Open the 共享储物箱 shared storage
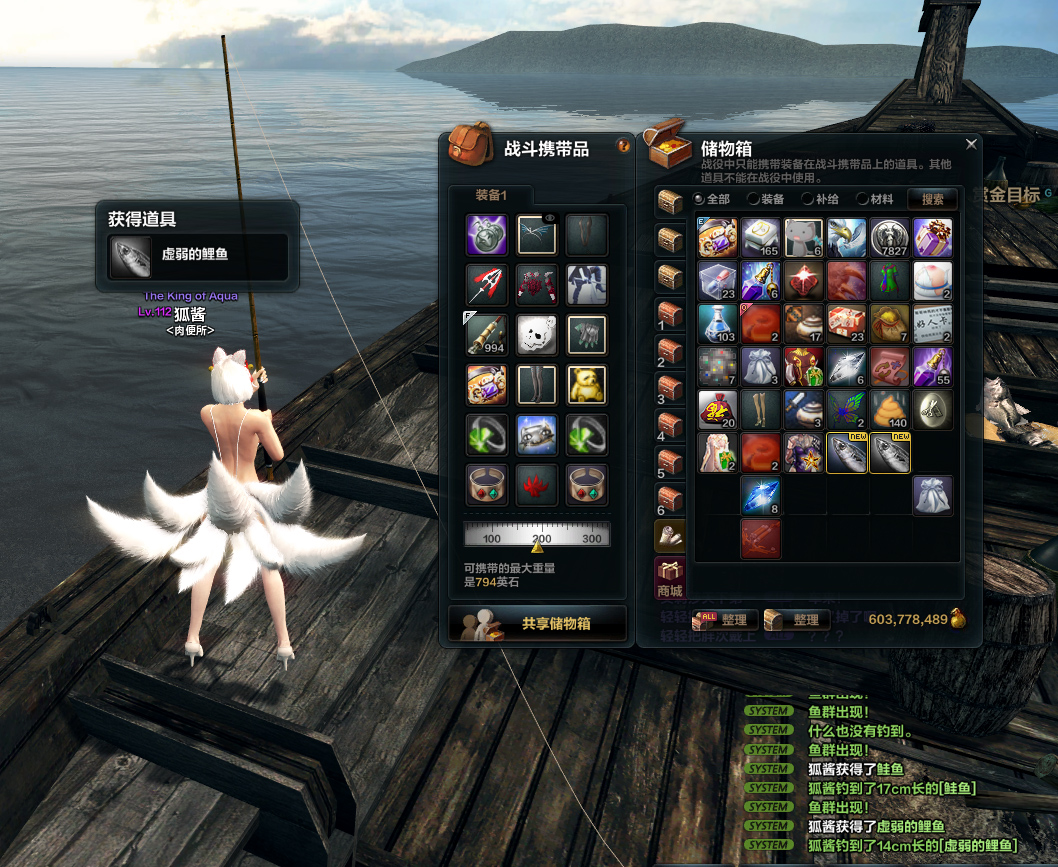Screen dimensions: 1058x867 coord(538,623)
